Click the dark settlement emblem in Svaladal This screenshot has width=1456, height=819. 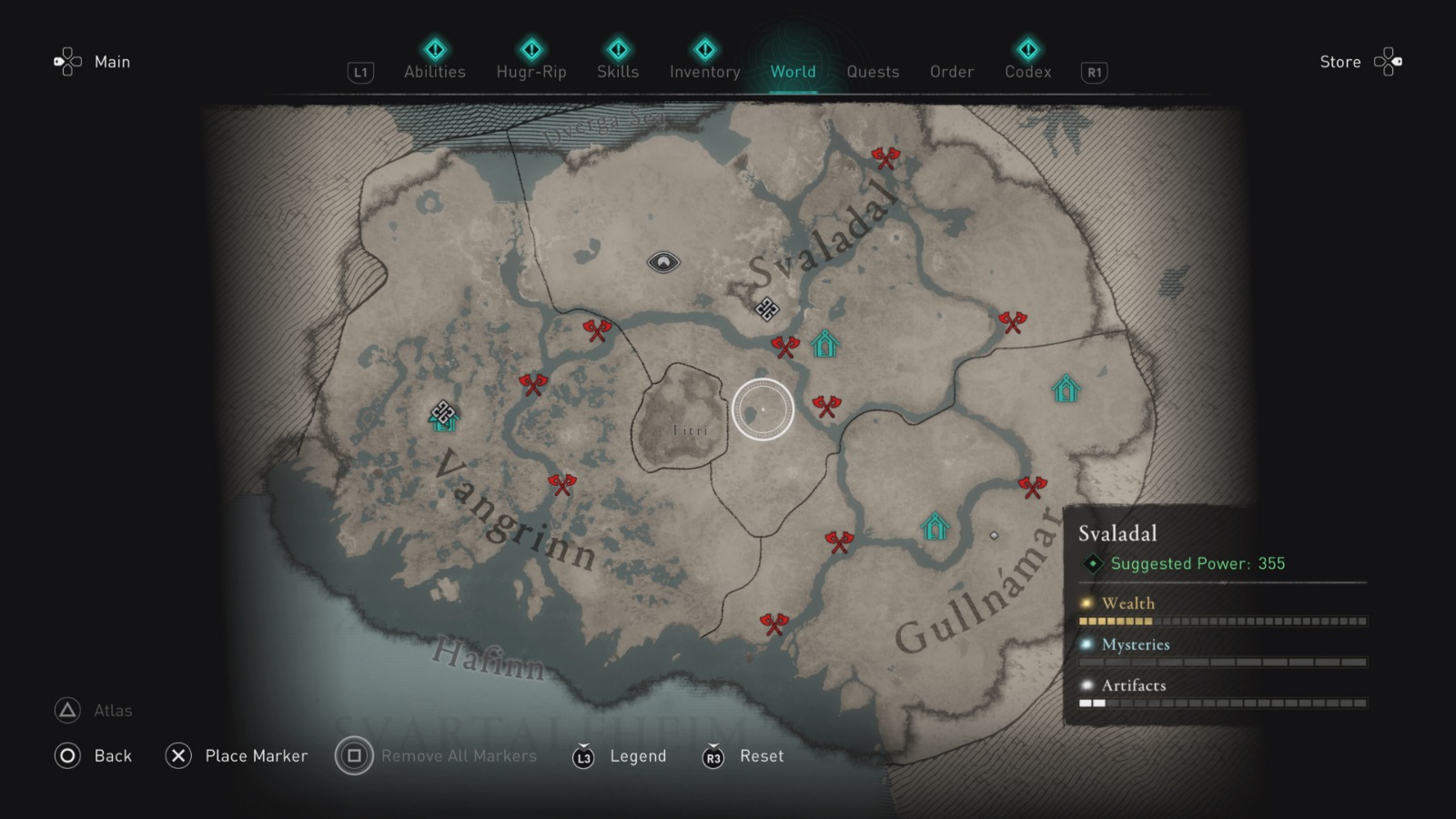tap(767, 310)
